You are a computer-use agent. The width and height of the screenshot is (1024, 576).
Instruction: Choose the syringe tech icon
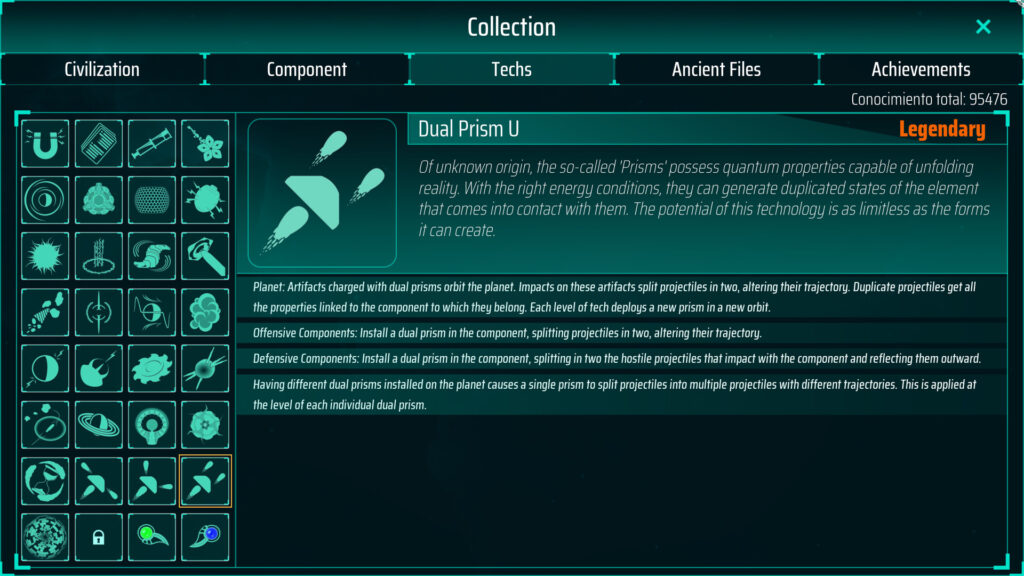152,144
